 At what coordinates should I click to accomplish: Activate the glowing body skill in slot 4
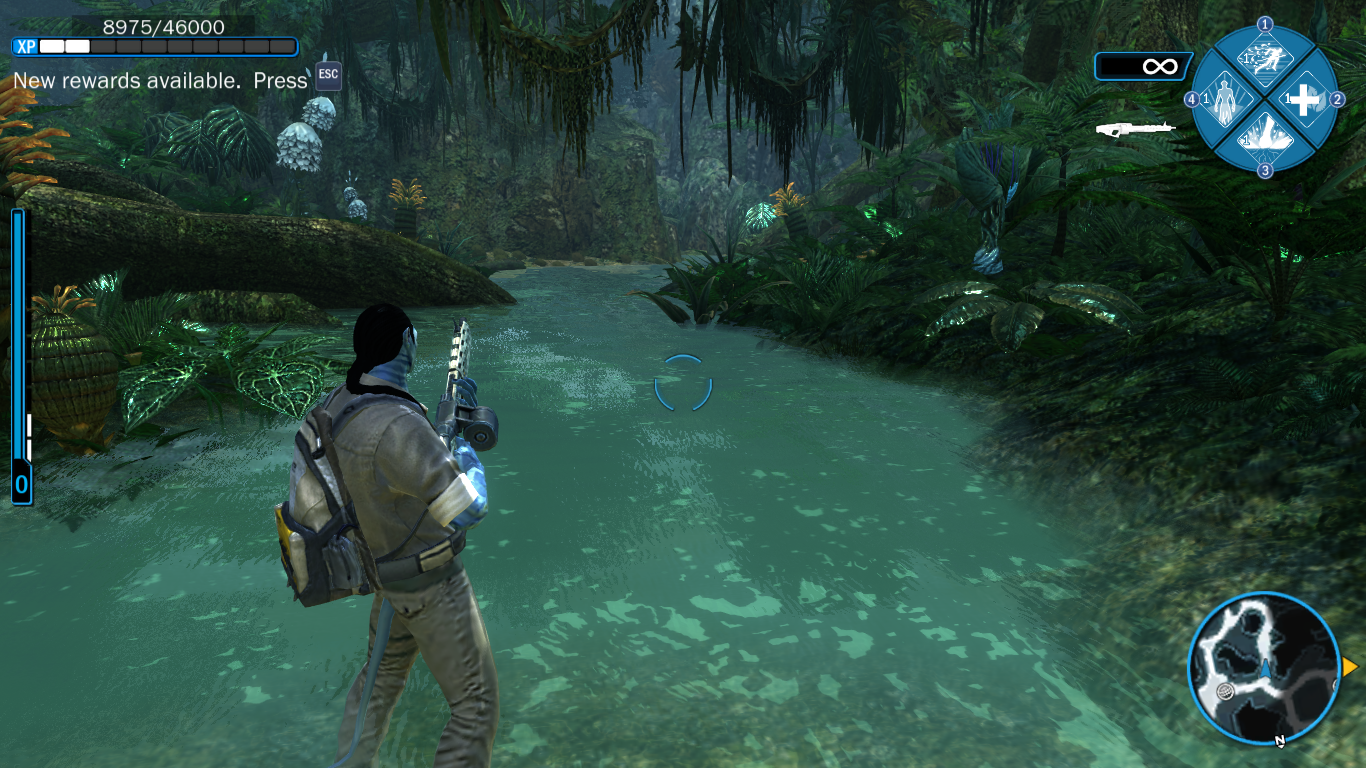[1225, 100]
